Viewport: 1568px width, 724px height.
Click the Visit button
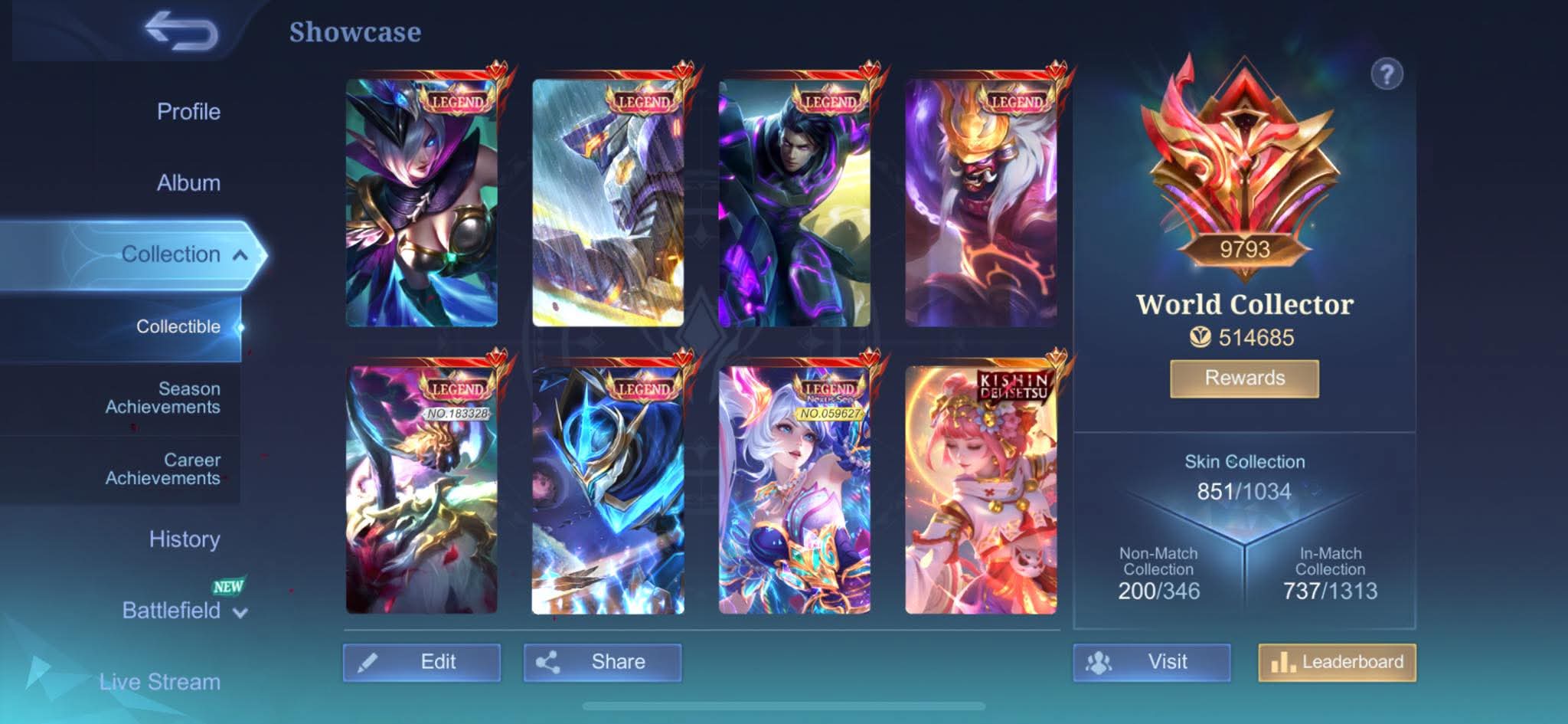tap(1151, 662)
